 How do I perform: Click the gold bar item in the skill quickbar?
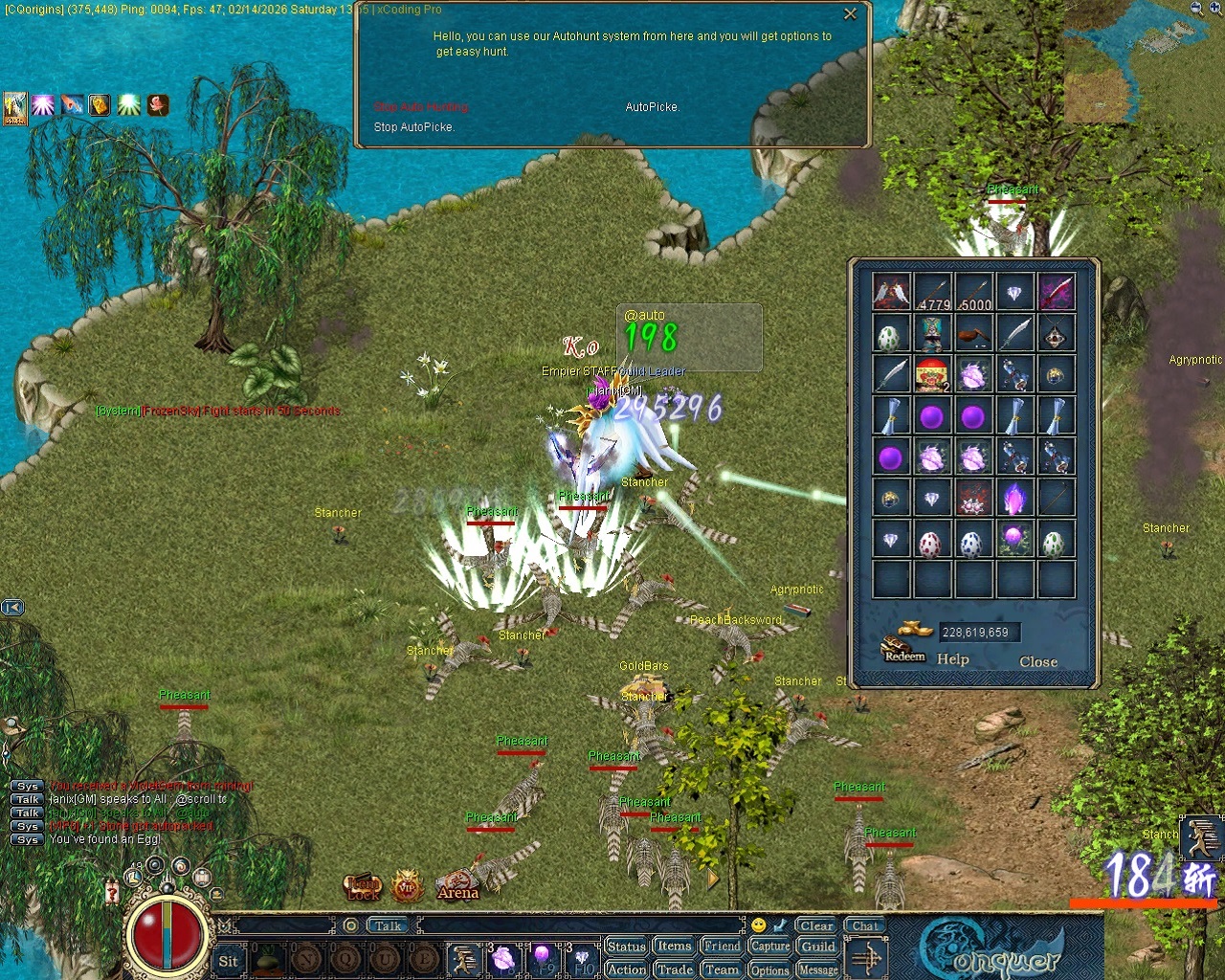tap(100, 105)
